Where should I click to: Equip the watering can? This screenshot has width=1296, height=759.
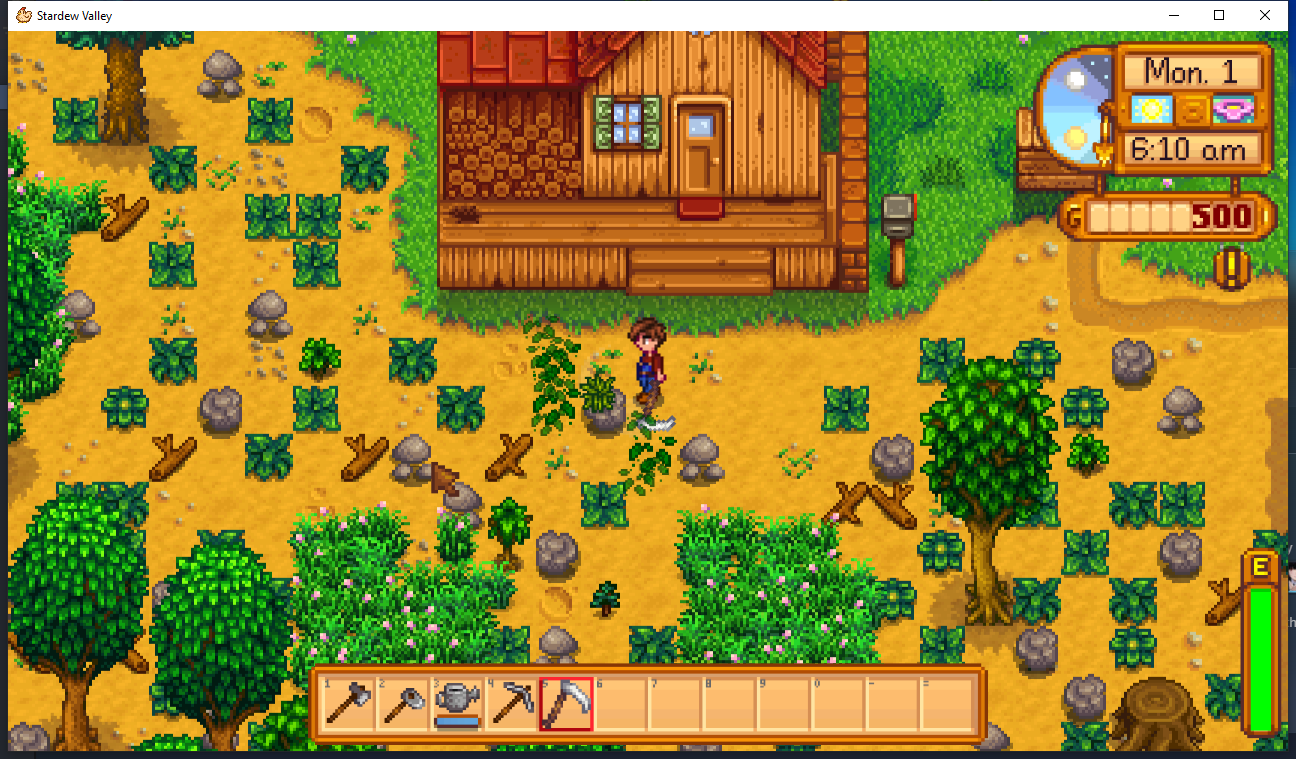click(x=457, y=704)
